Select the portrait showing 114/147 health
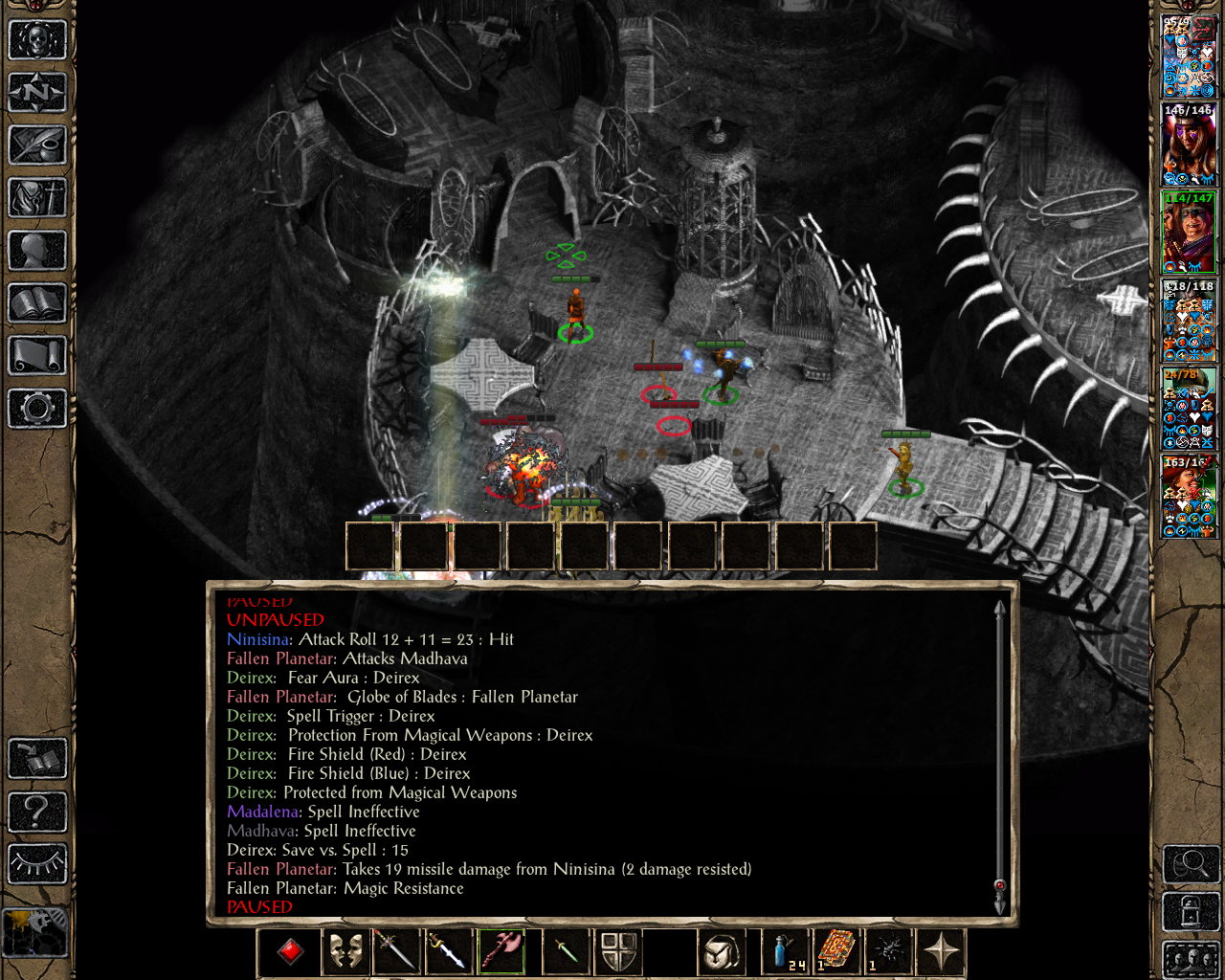This screenshot has height=980, width=1225. pos(1189,232)
